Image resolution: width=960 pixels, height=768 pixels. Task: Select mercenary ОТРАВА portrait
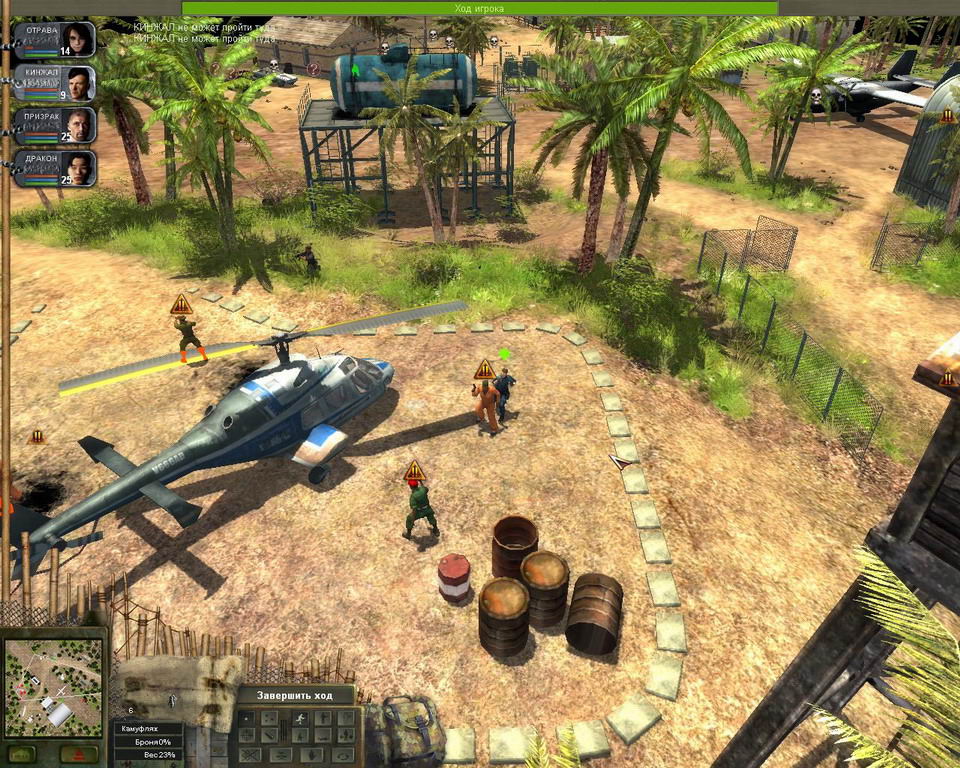pos(56,40)
